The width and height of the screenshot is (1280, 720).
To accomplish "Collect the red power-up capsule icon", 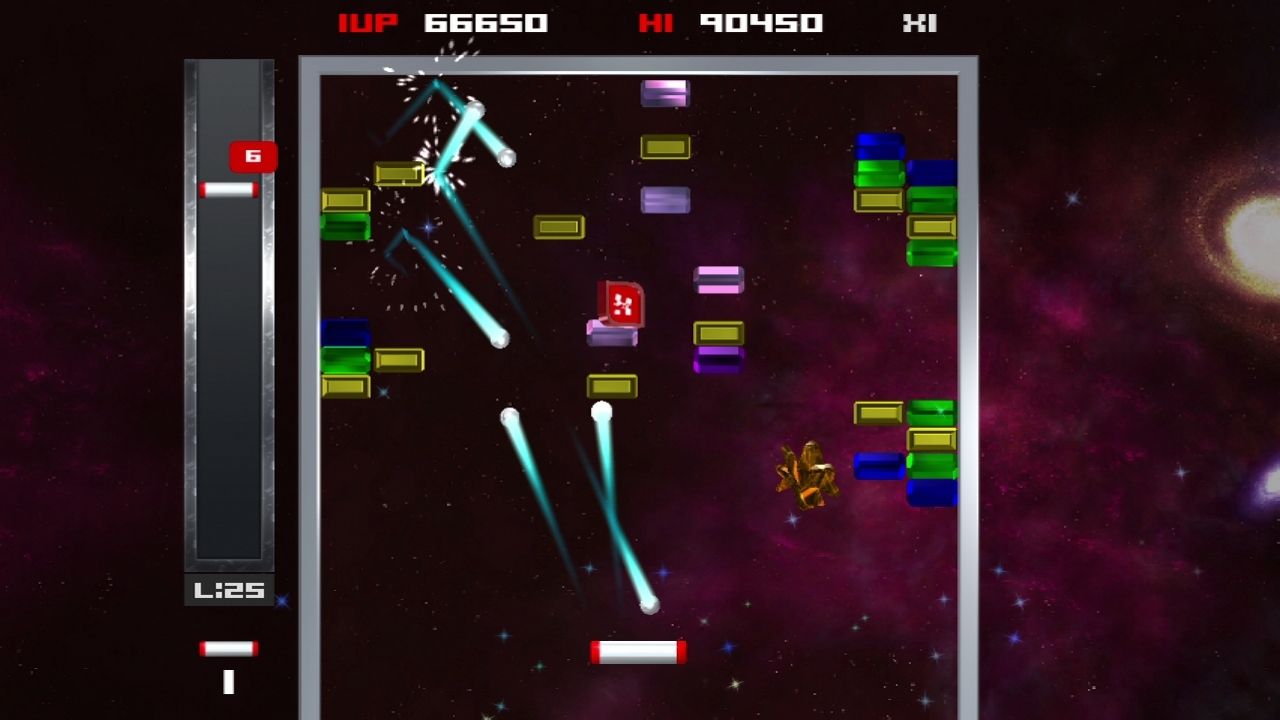I will coord(620,301).
